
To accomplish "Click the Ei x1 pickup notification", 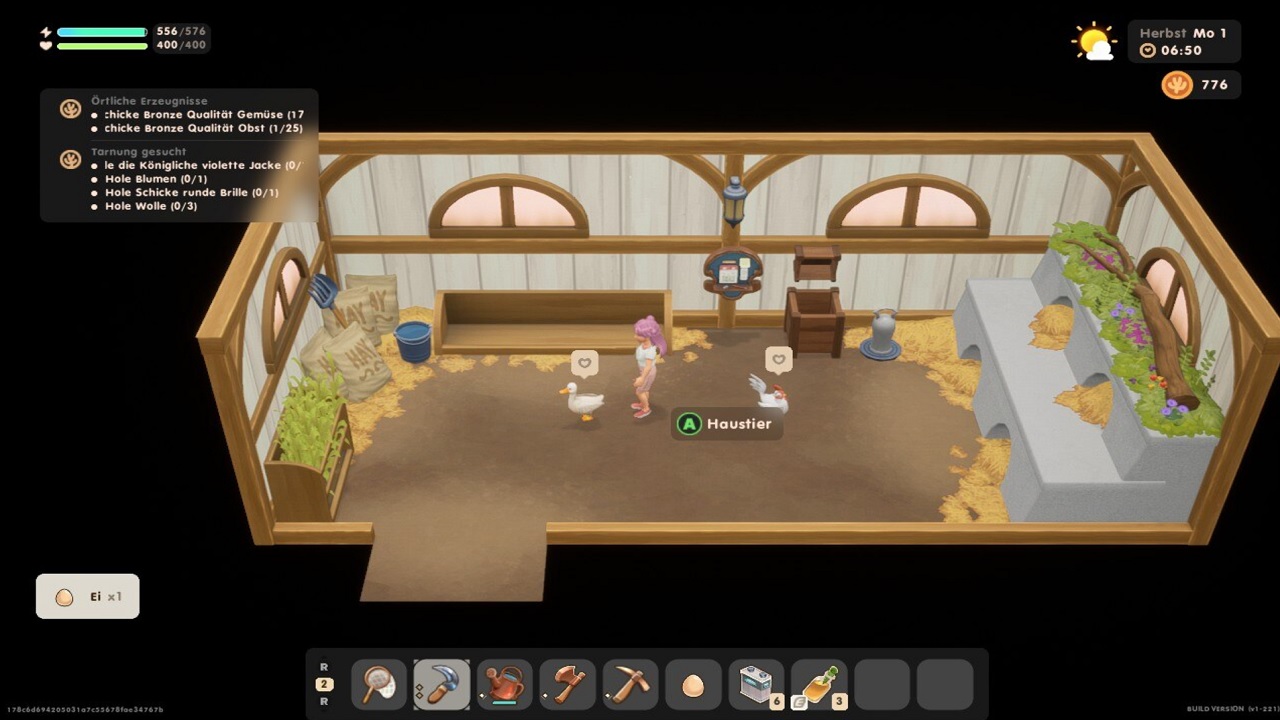I will (88, 596).
